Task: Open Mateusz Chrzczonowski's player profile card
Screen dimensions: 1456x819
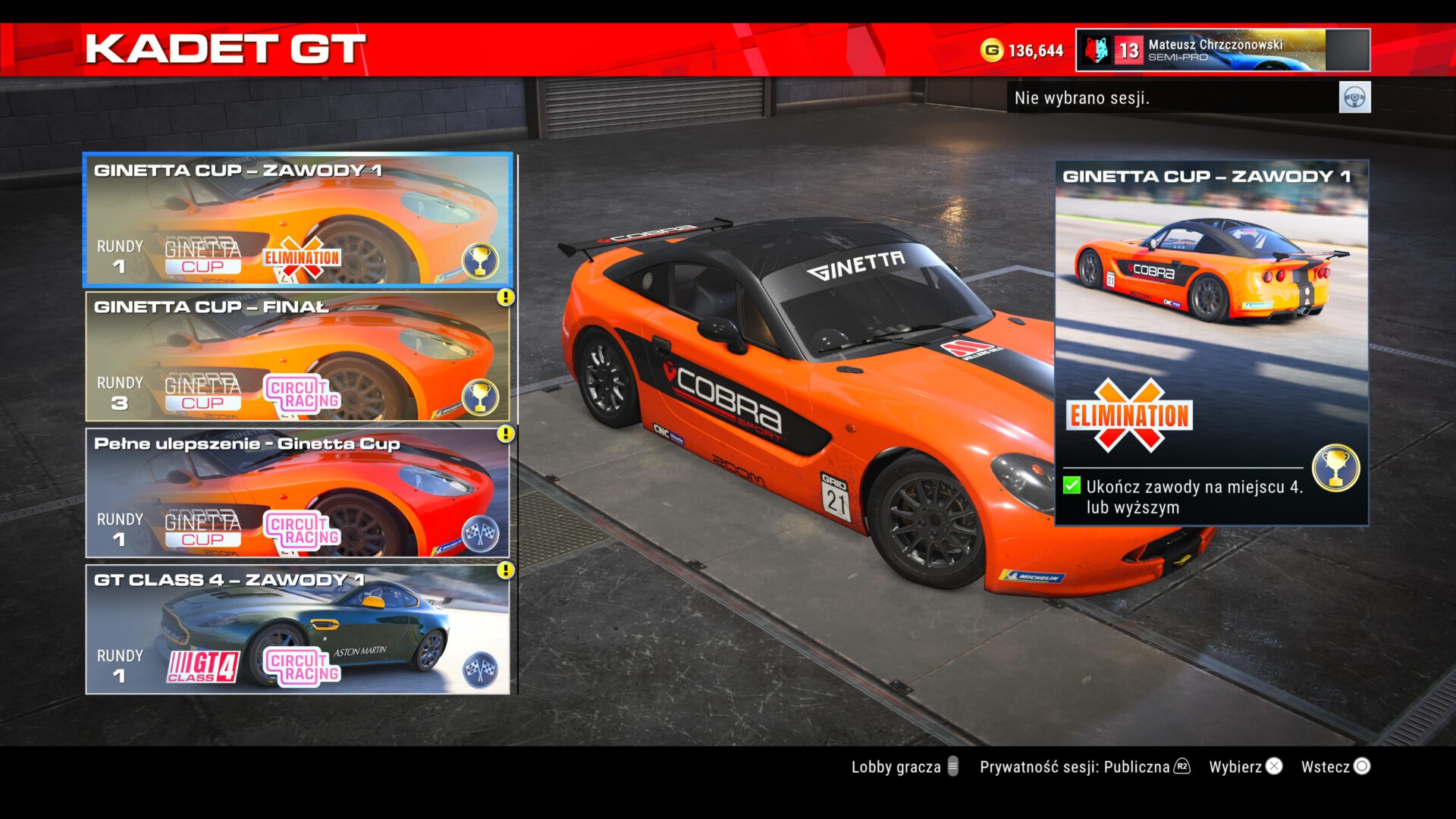Action: [1222, 50]
